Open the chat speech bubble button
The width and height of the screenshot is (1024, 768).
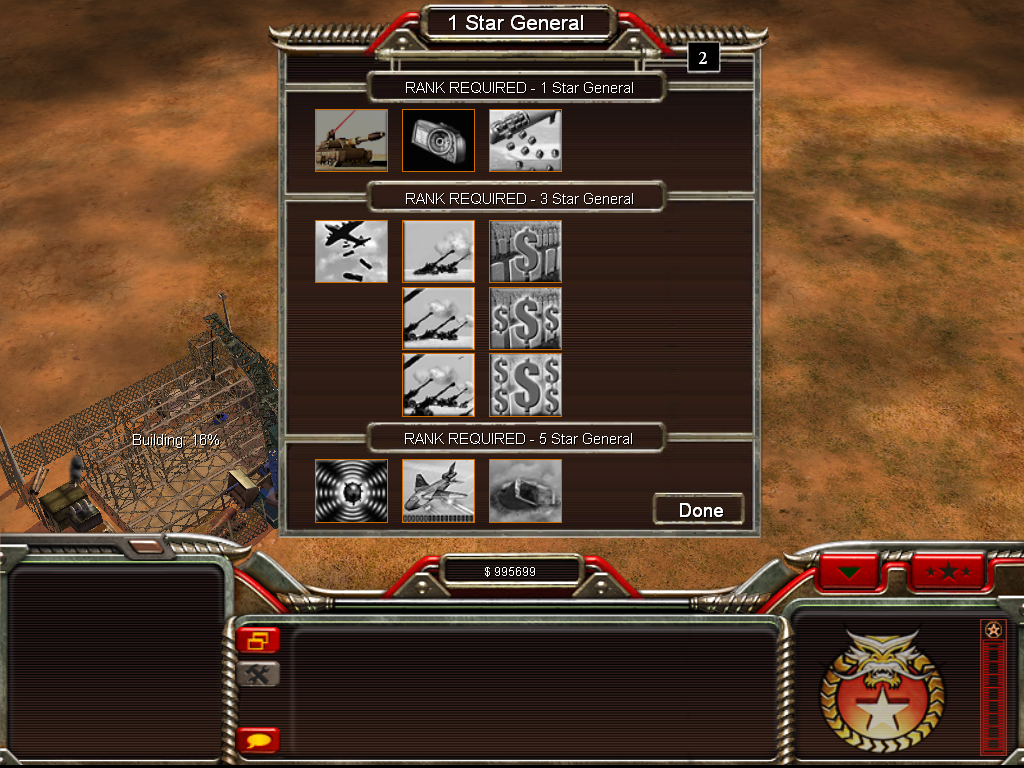point(259,741)
